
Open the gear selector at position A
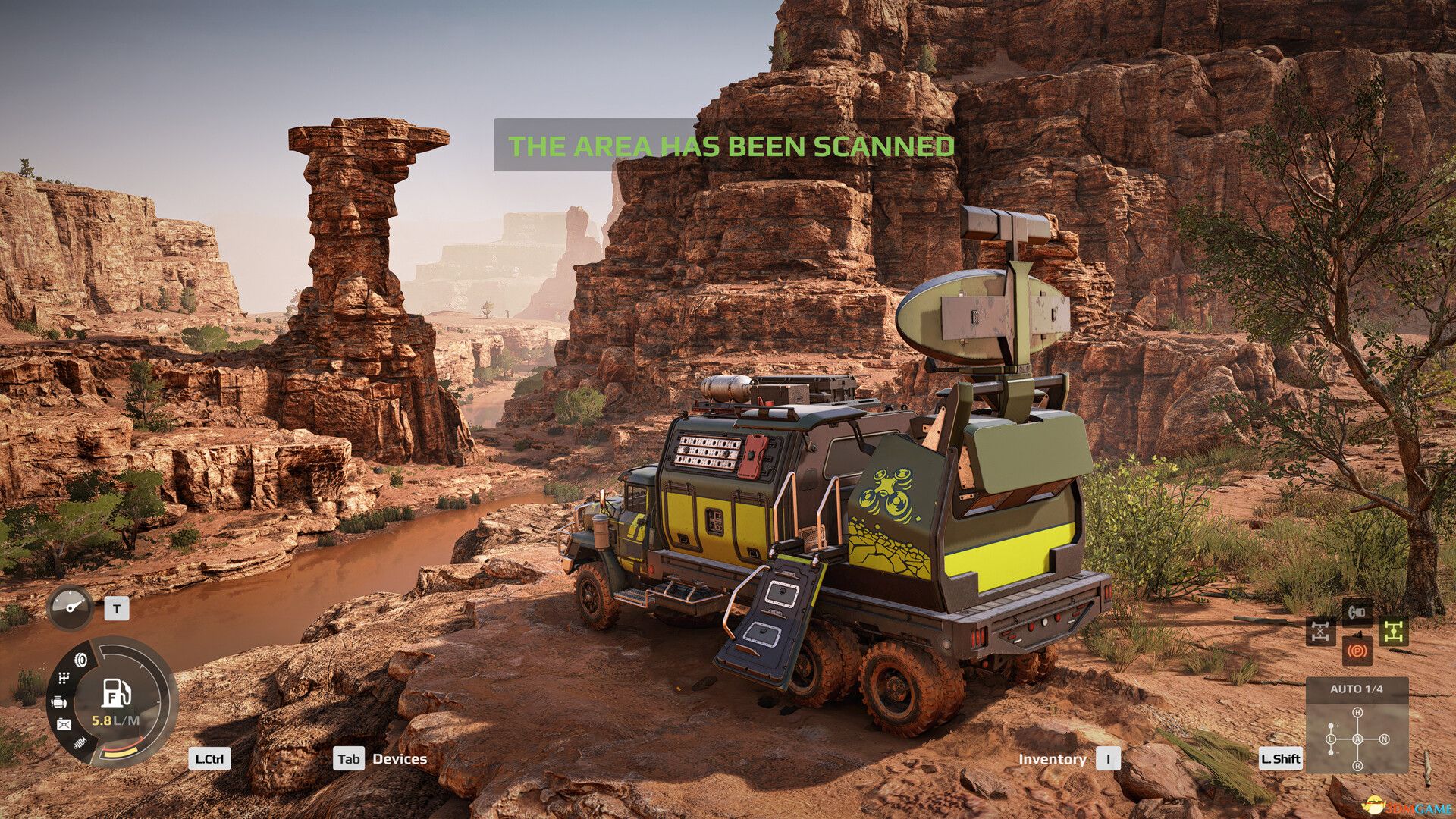[1358, 739]
